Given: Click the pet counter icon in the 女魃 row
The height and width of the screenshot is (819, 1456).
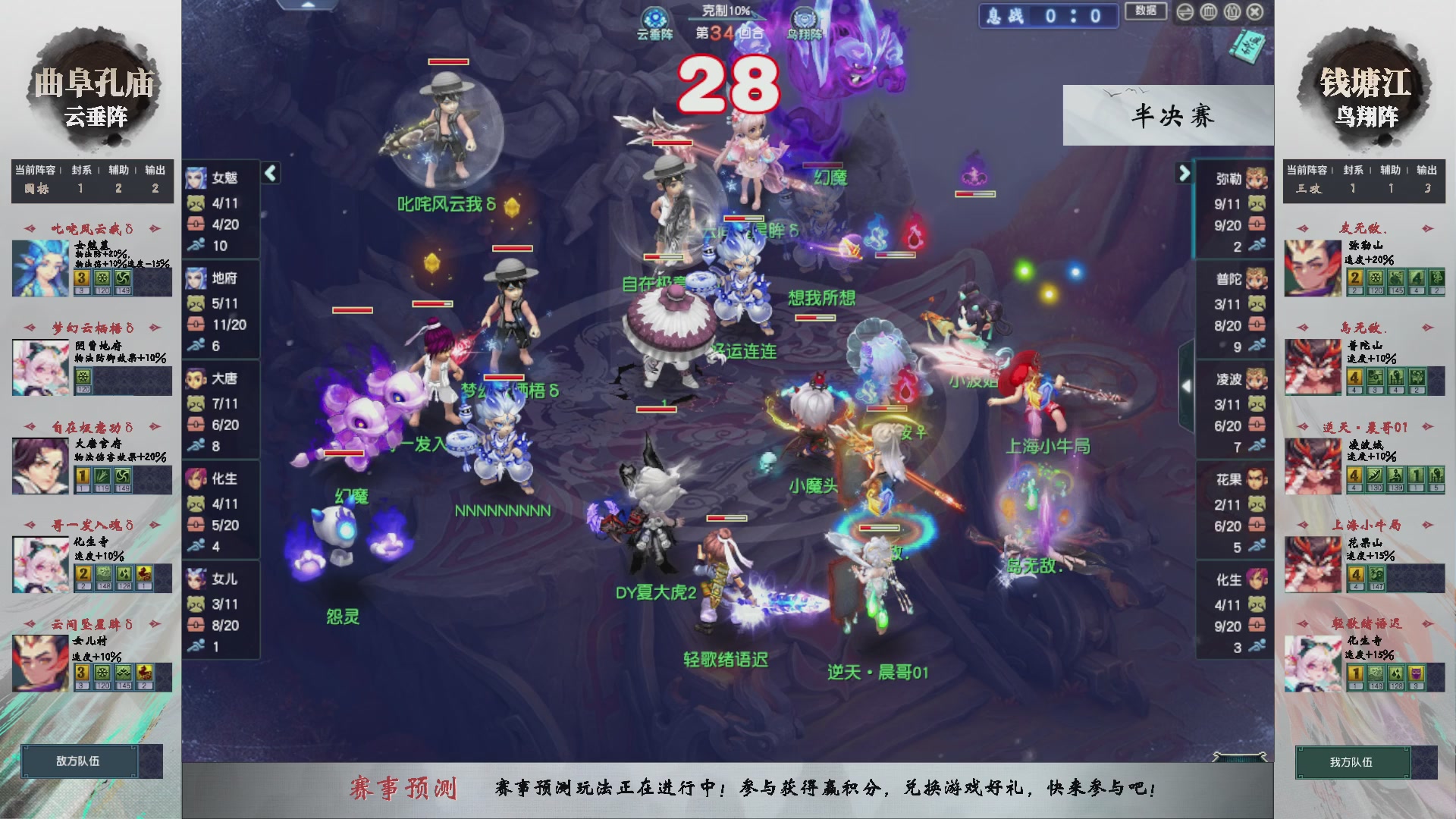Looking at the screenshot, I should coord(196,202).
